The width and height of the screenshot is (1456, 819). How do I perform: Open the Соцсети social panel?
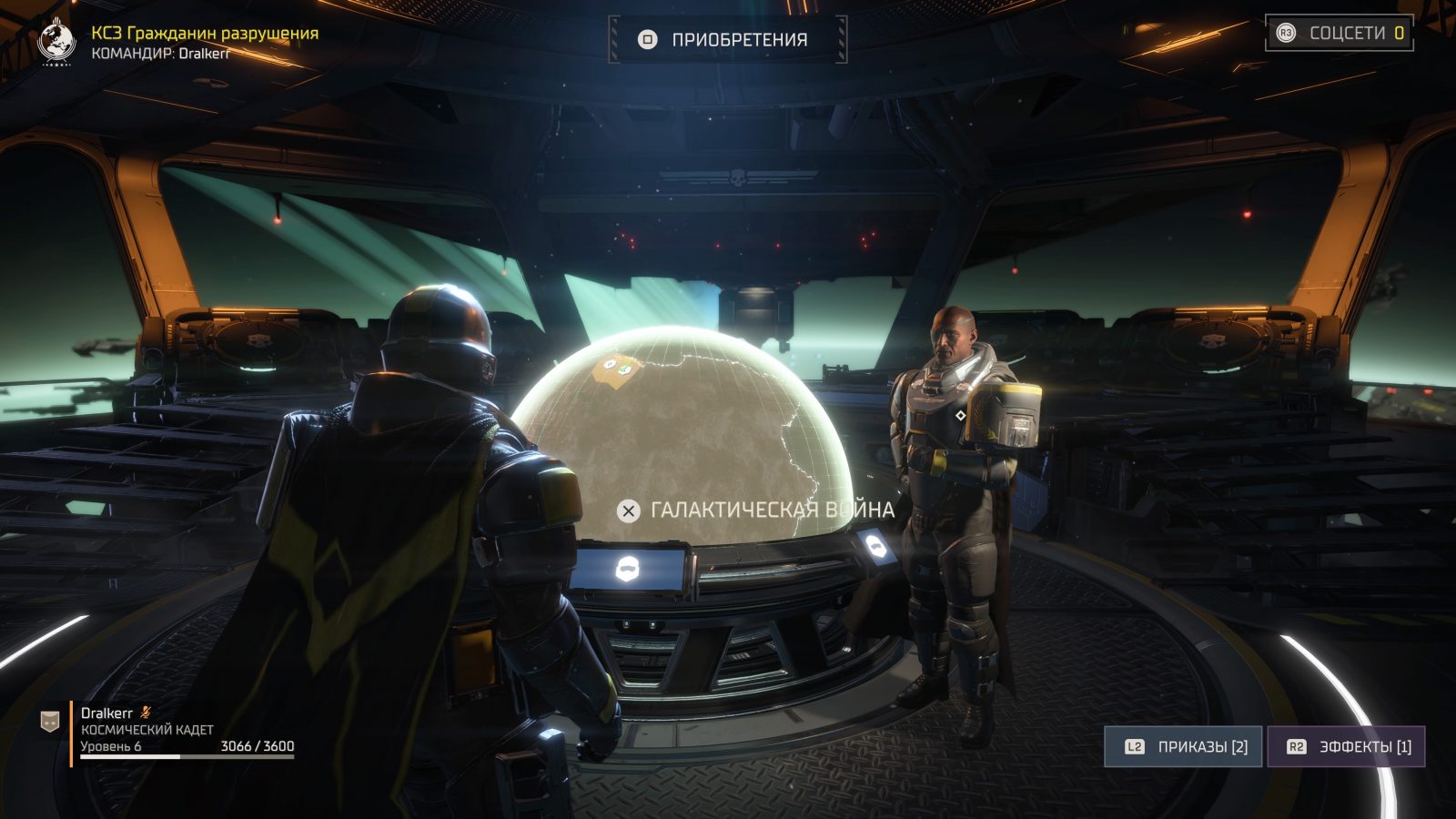pyautogui.click(x=1340, y=34)
